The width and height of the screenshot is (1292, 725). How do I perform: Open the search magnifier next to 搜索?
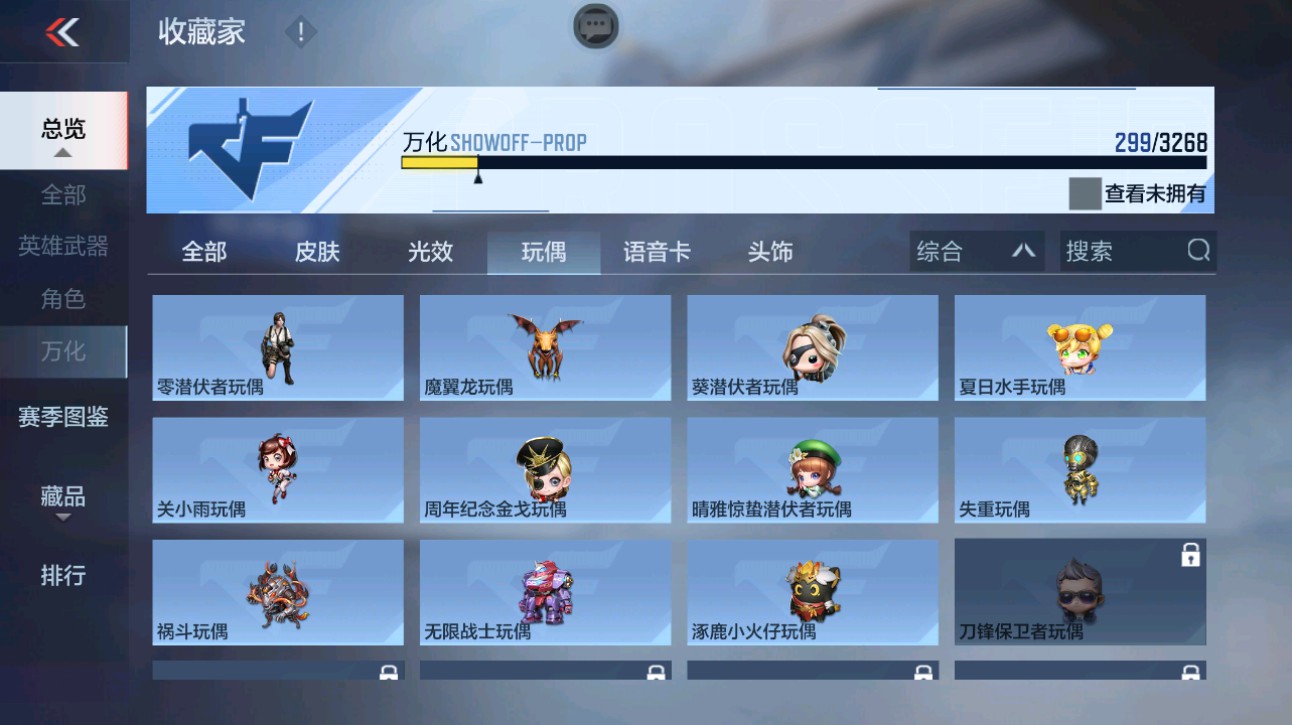(x=1198, y=251)
